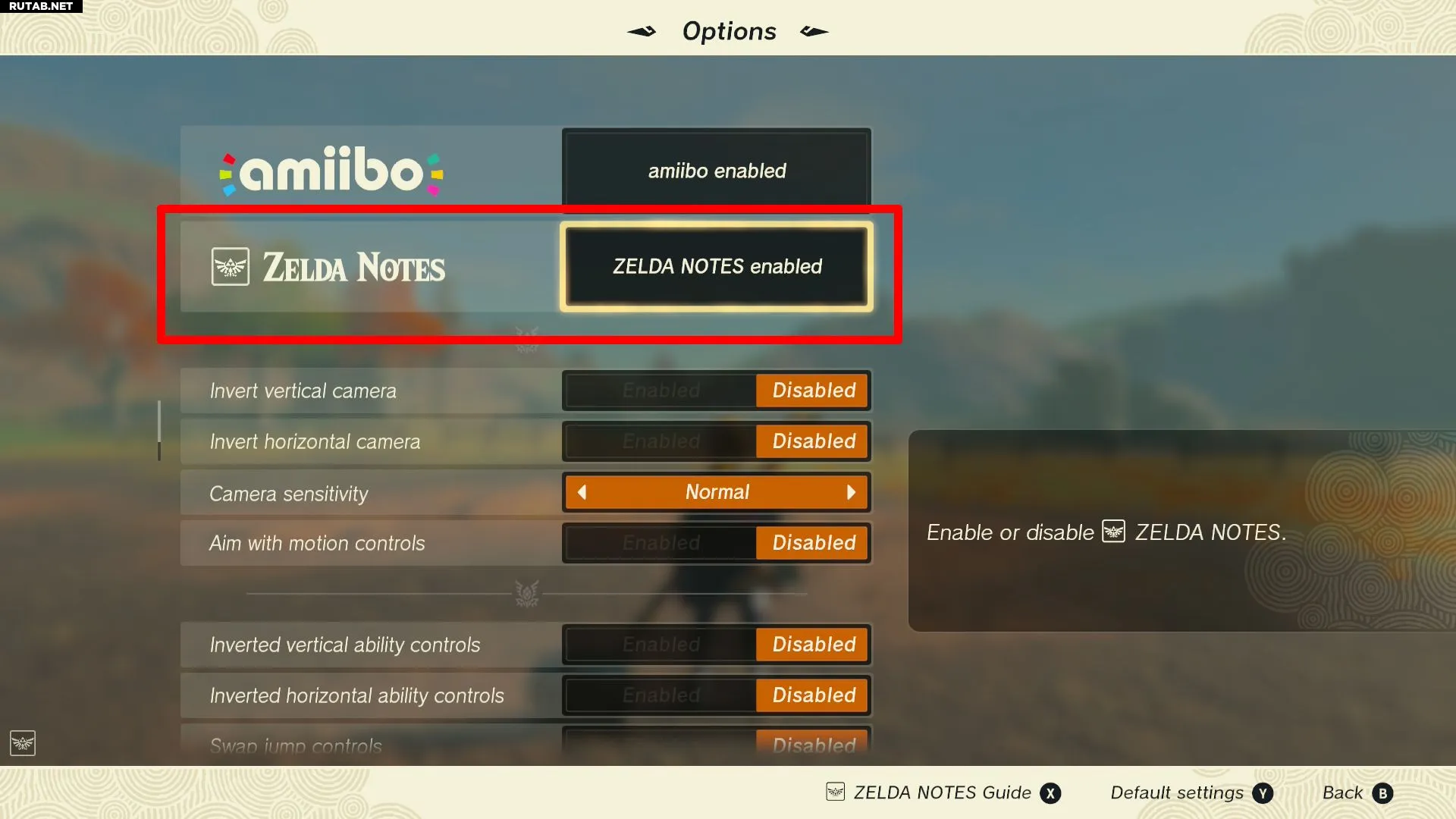The image size is (1456, 819).
Task: Select the Swap jump controls row
Action: 297,745
